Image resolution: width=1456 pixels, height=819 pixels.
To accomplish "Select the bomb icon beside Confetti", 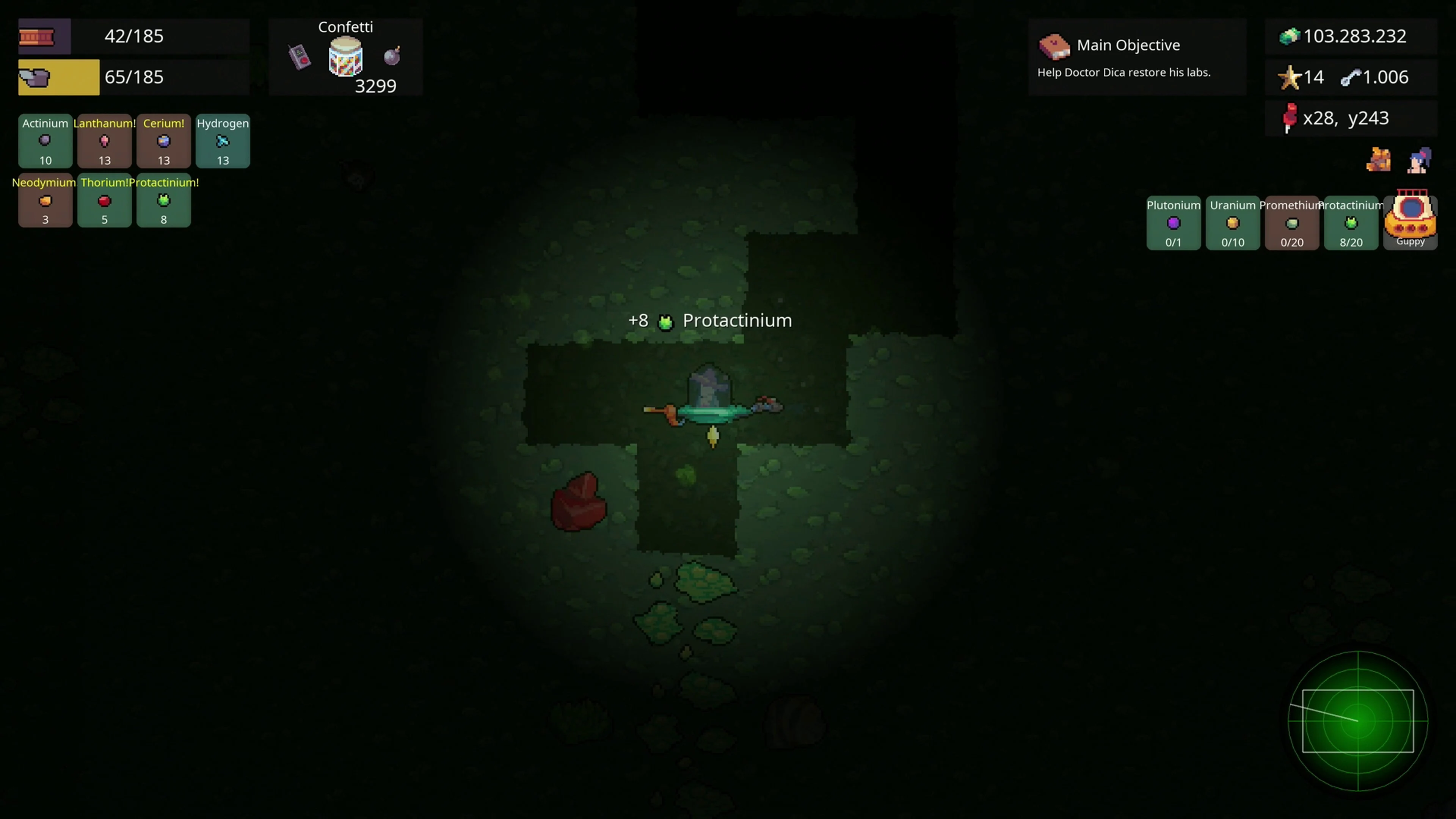I will (392, 56).
